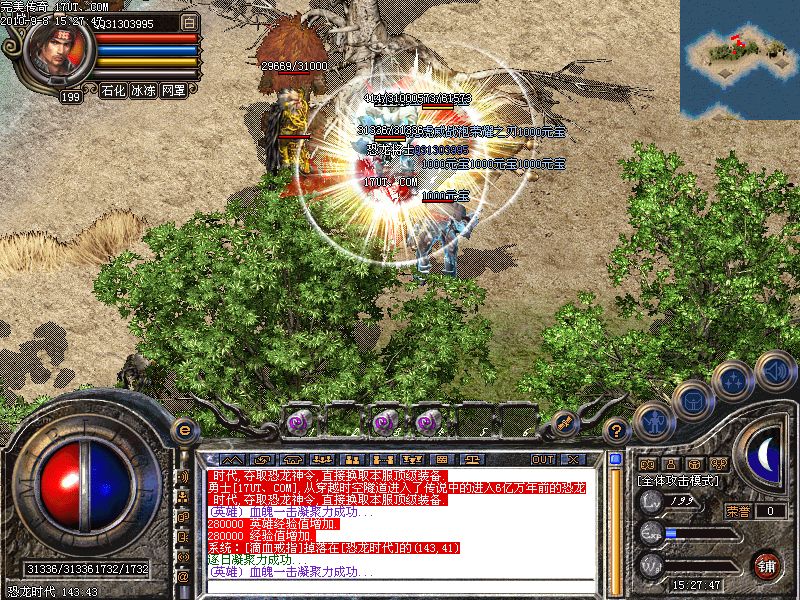Toggle sound with the speaker button
This screenshot has height=600, width=800.
point(774,369)
